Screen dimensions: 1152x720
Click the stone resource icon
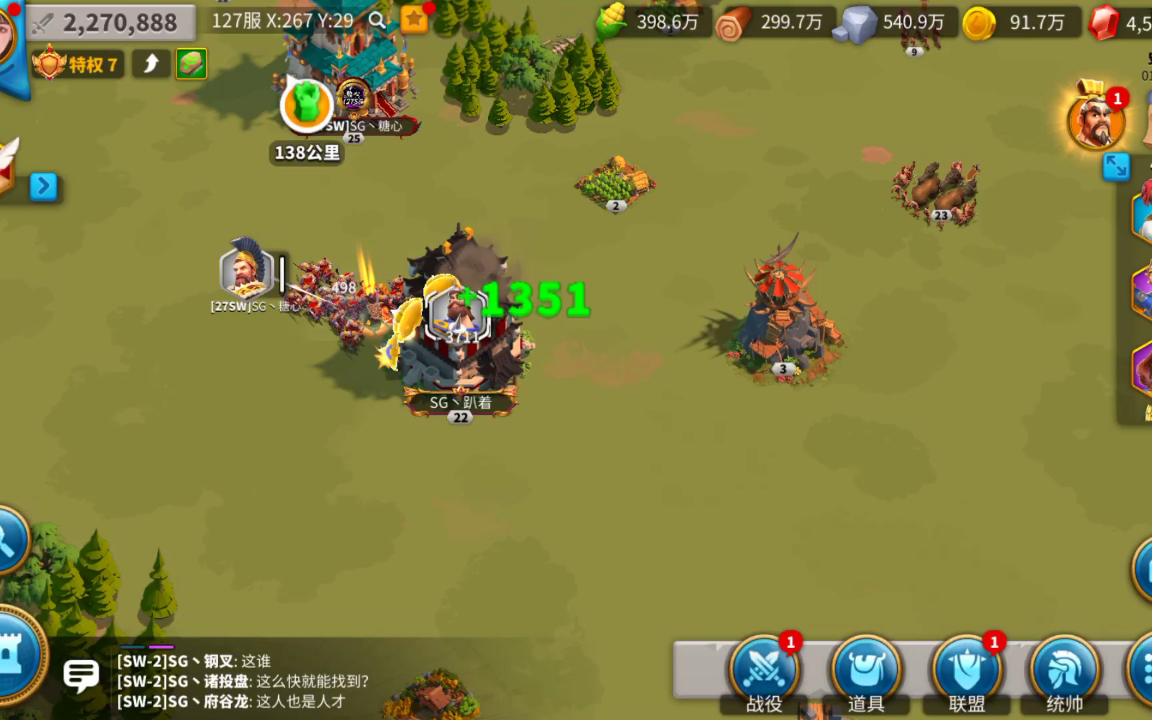pos(856,23)
